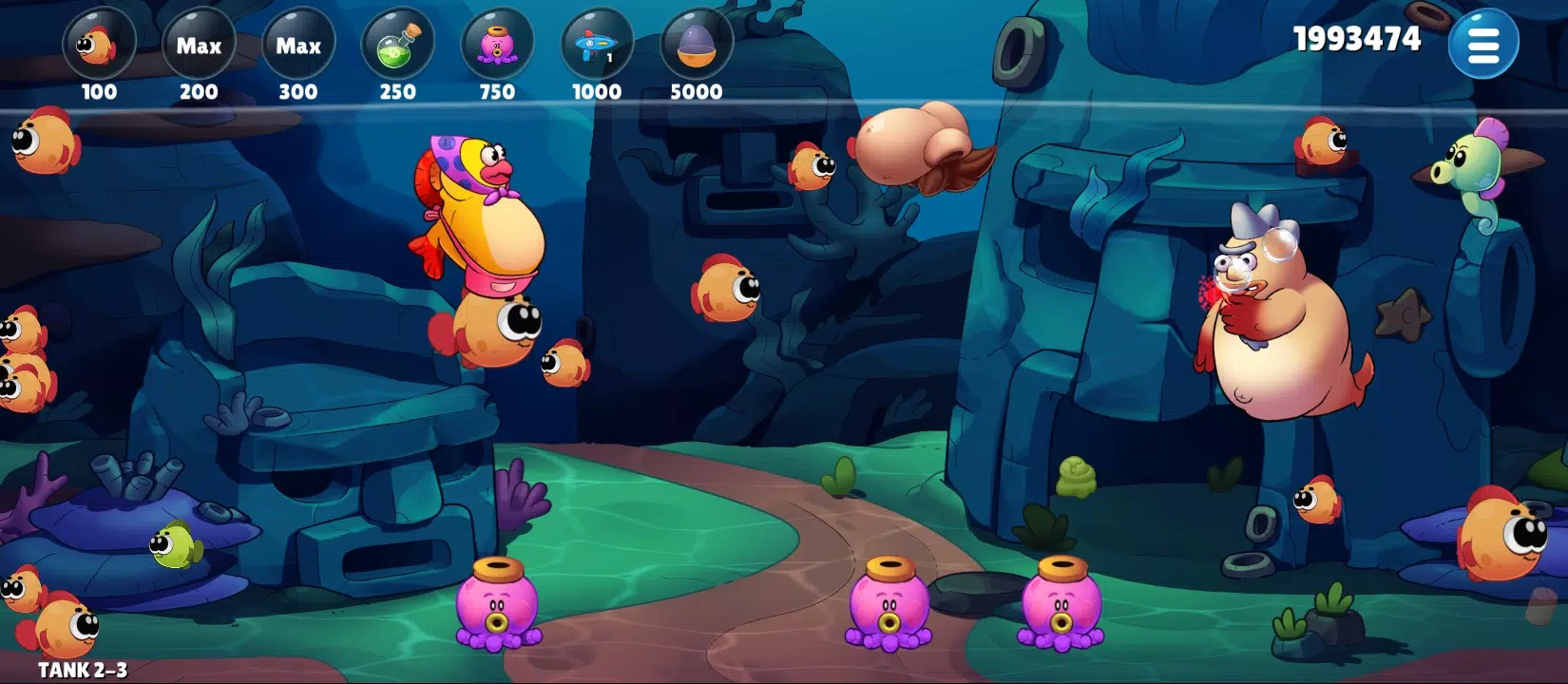1568x684 pixels.
Task: Click the TANK 2-3 level label
Action: pyautogui.click(x=84, y=669)
